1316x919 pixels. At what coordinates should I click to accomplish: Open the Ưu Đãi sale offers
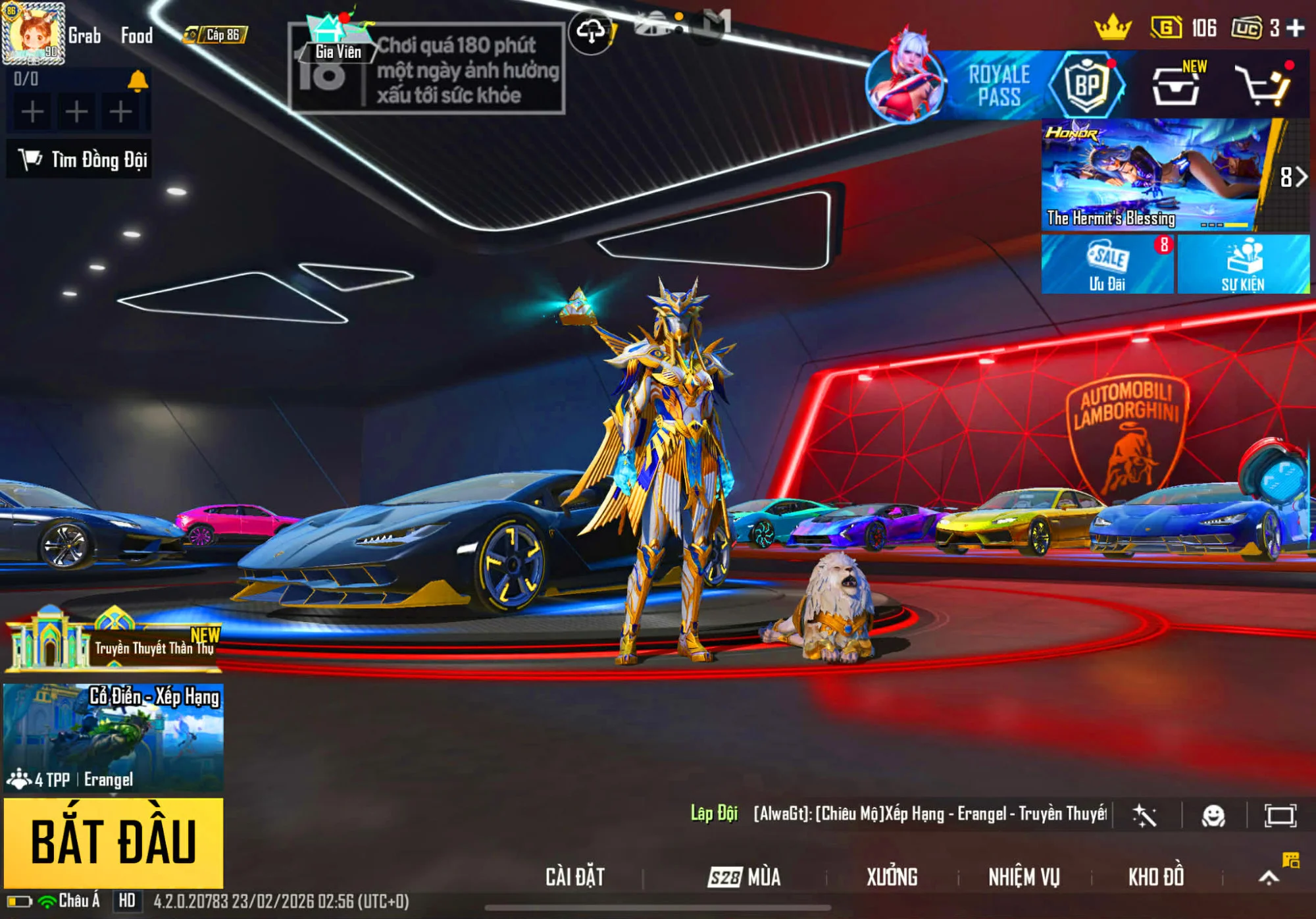pyautogui.click(x=1107, y=265)
